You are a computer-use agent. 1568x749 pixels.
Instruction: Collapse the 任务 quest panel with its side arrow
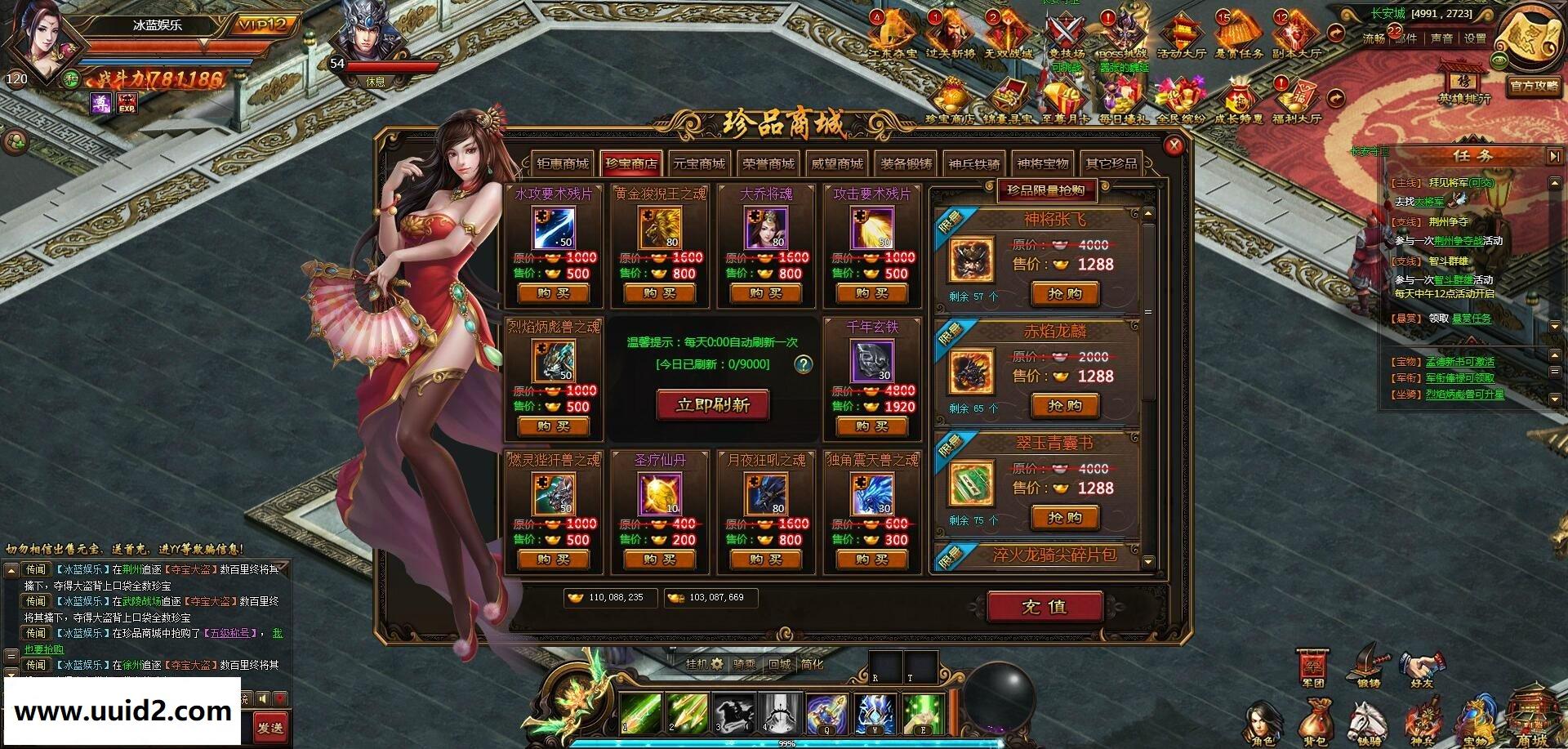click(1554, 155)
